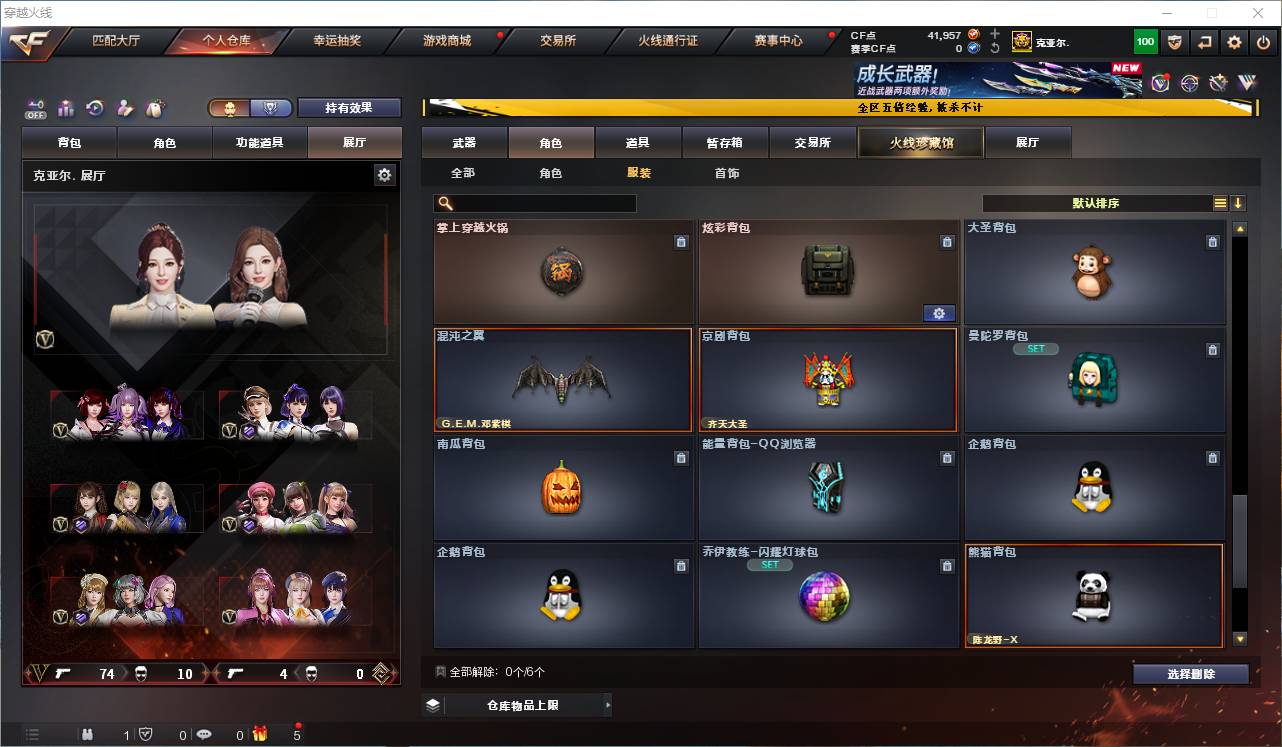1282x747 pixels.
Task: Click the delete trash icon on 南瓜背包
Action: (x=681, y=457)
